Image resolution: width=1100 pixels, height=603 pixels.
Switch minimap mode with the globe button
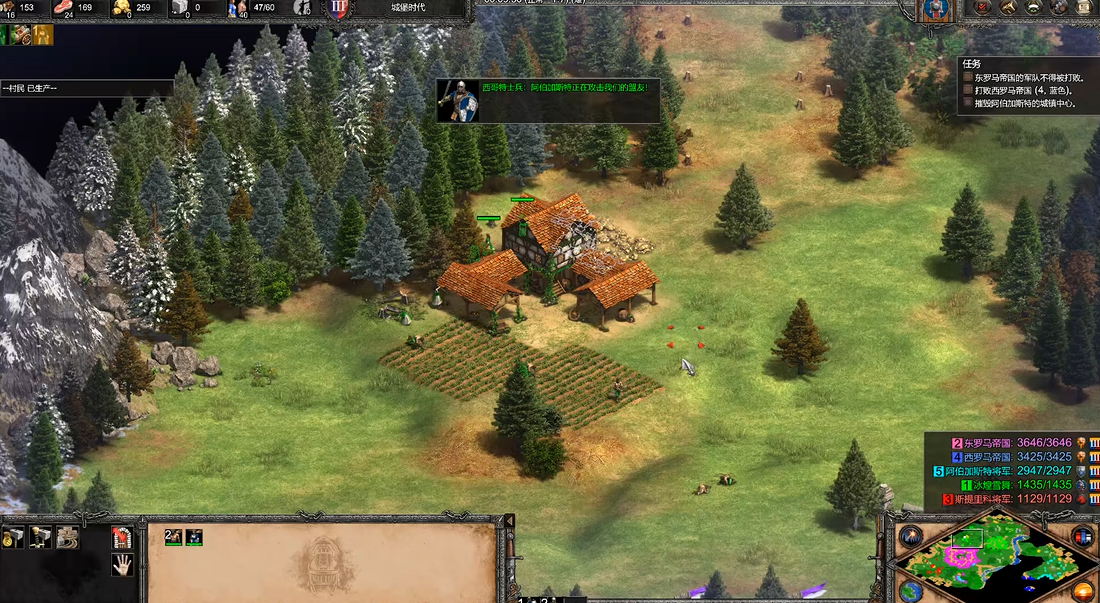[910, 590]
